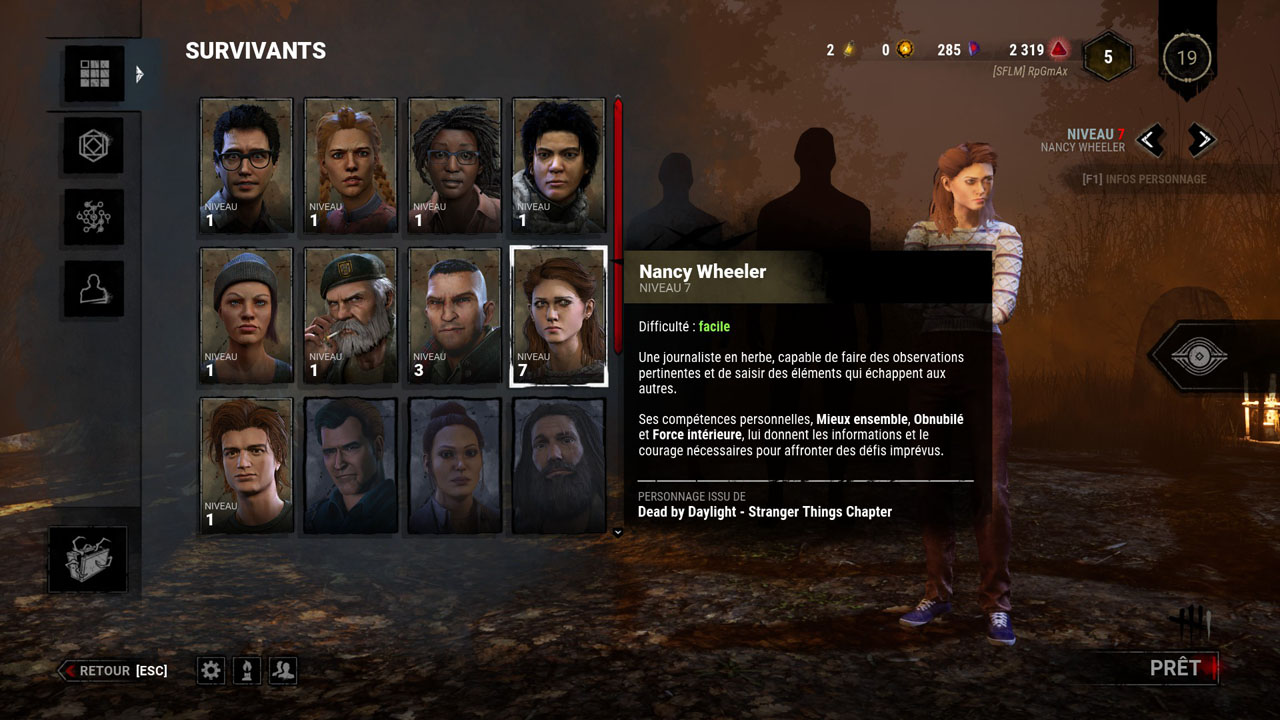The image size is (1280, 720).
Task: Open the settings gear at bottom left
Action: tap(210, 670)
